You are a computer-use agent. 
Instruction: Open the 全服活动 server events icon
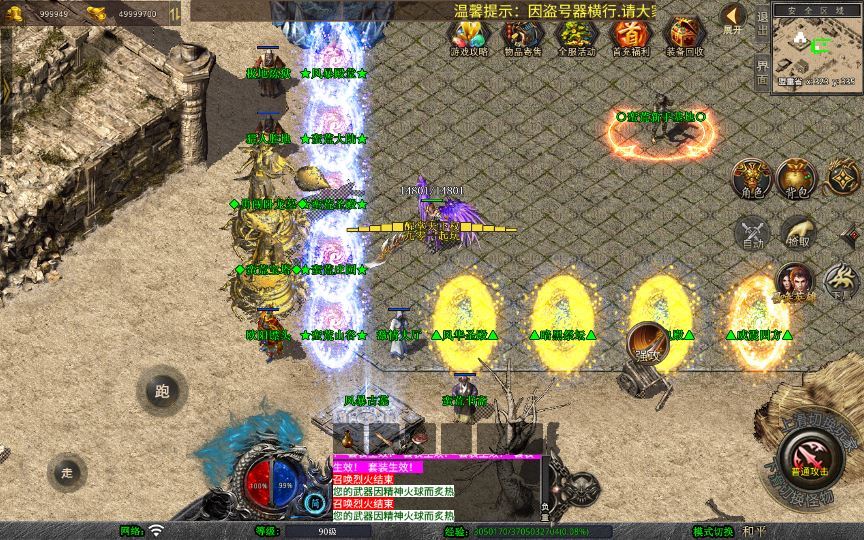pyautogui.click(x=576, y=37)
